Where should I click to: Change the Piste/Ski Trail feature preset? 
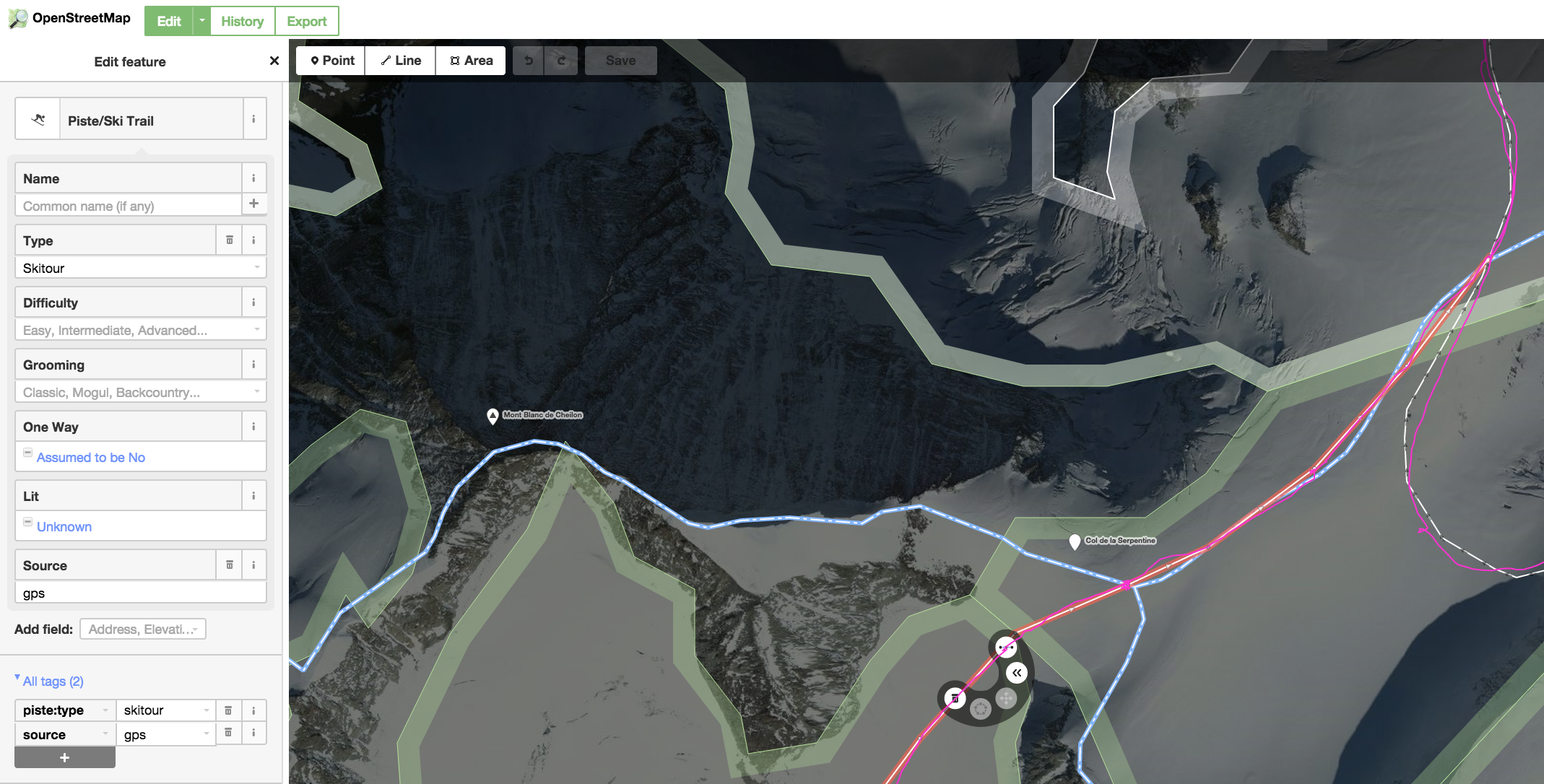(150, 120)
